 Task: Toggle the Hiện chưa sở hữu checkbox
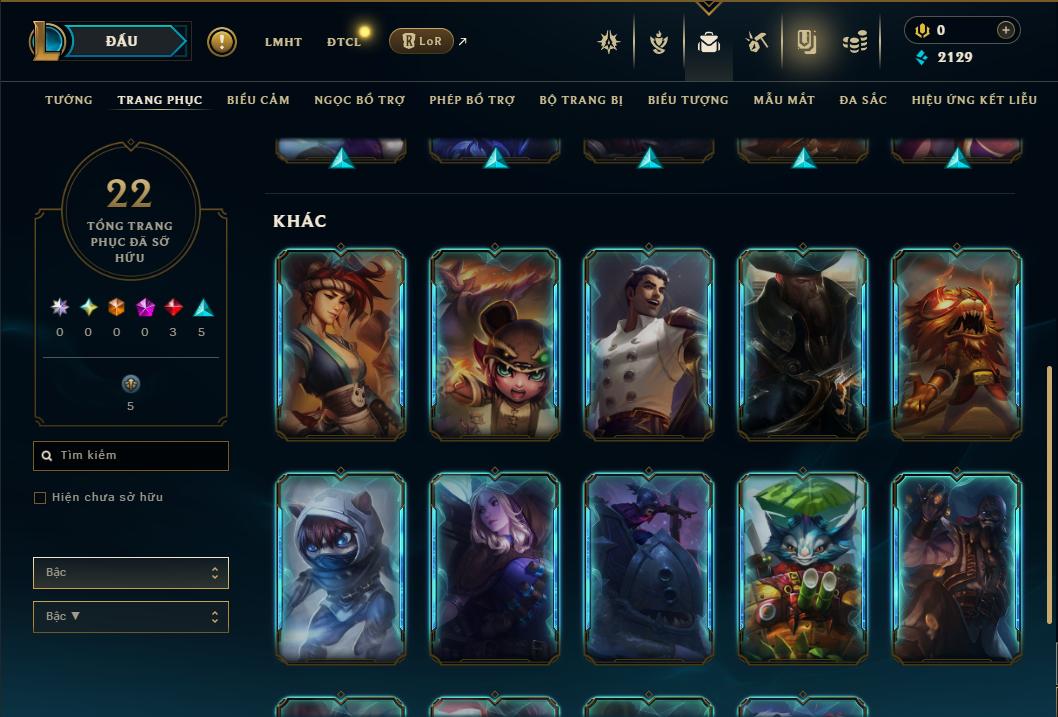click(40, 498)
